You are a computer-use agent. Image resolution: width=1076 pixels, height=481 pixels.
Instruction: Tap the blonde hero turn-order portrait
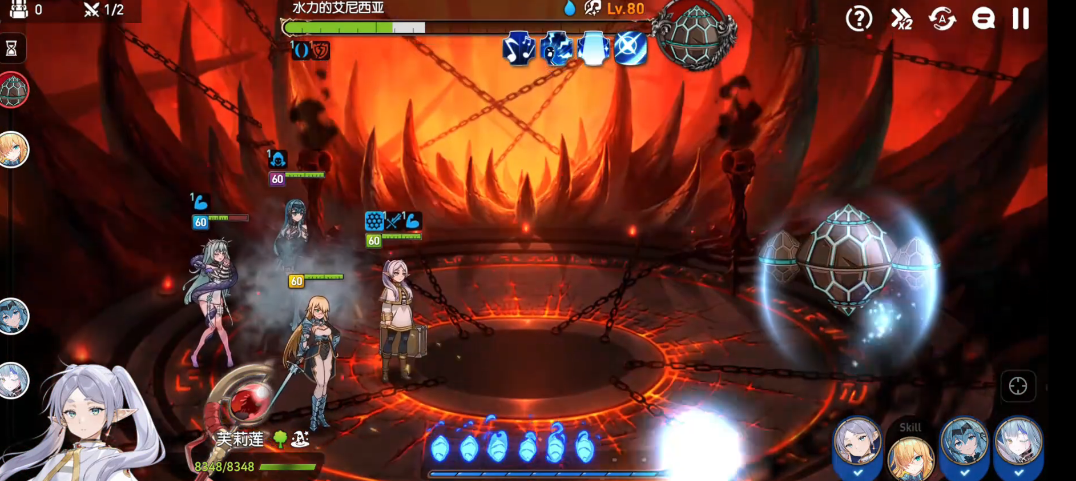[13, 149]
